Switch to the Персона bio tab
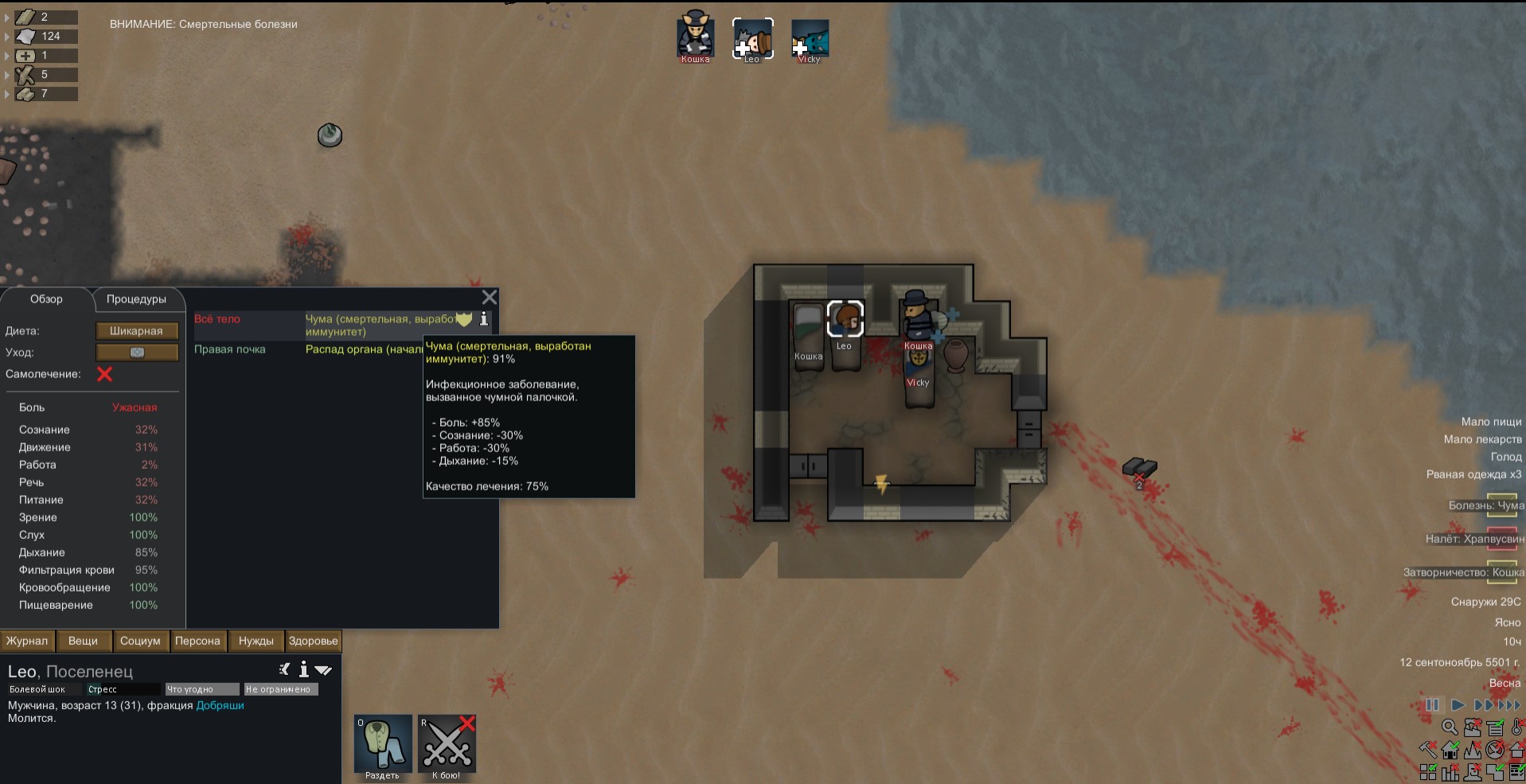Viewport: 1526px width, 784px height. 197,641
